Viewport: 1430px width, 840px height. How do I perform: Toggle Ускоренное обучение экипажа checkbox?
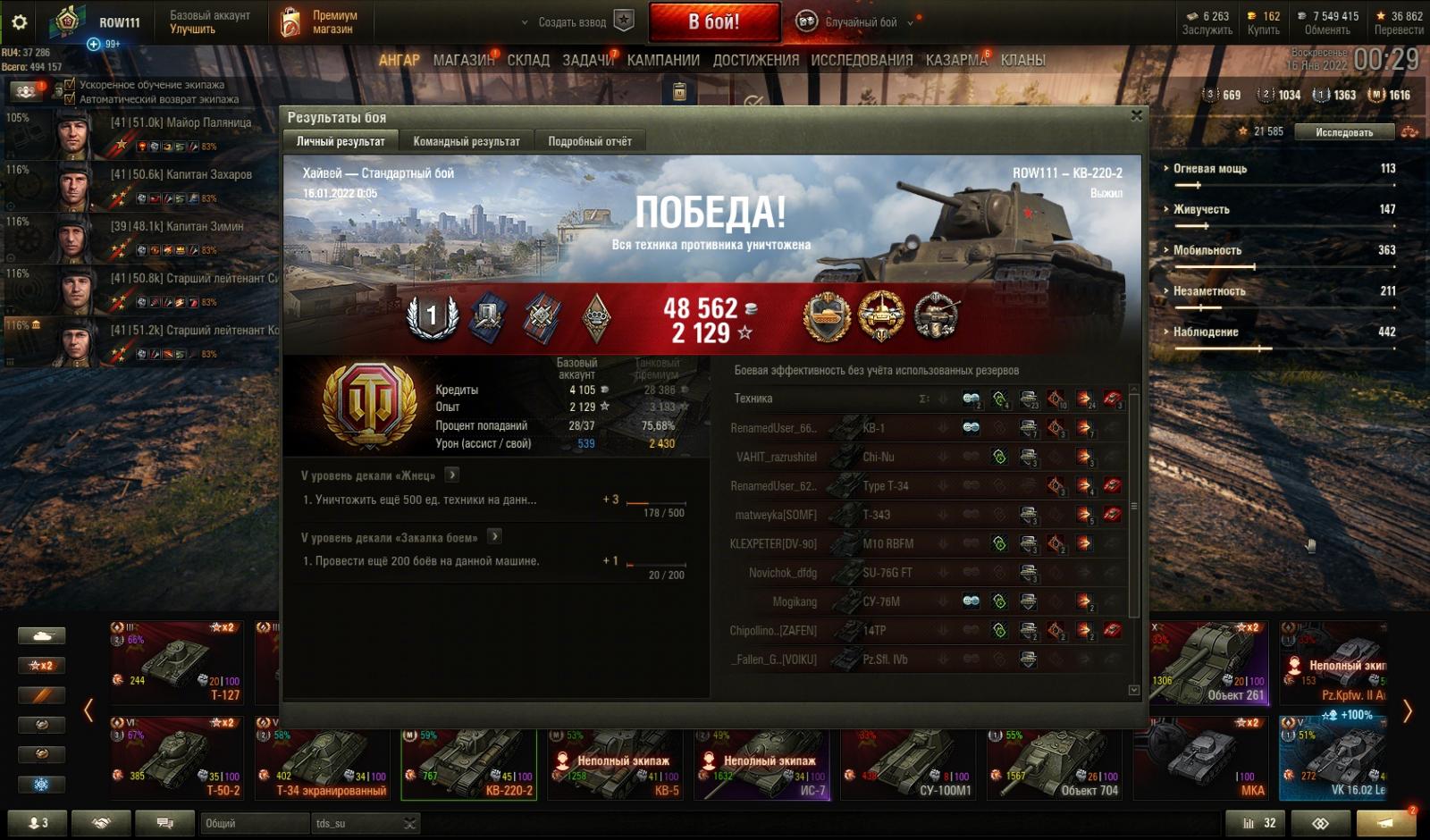70,85
